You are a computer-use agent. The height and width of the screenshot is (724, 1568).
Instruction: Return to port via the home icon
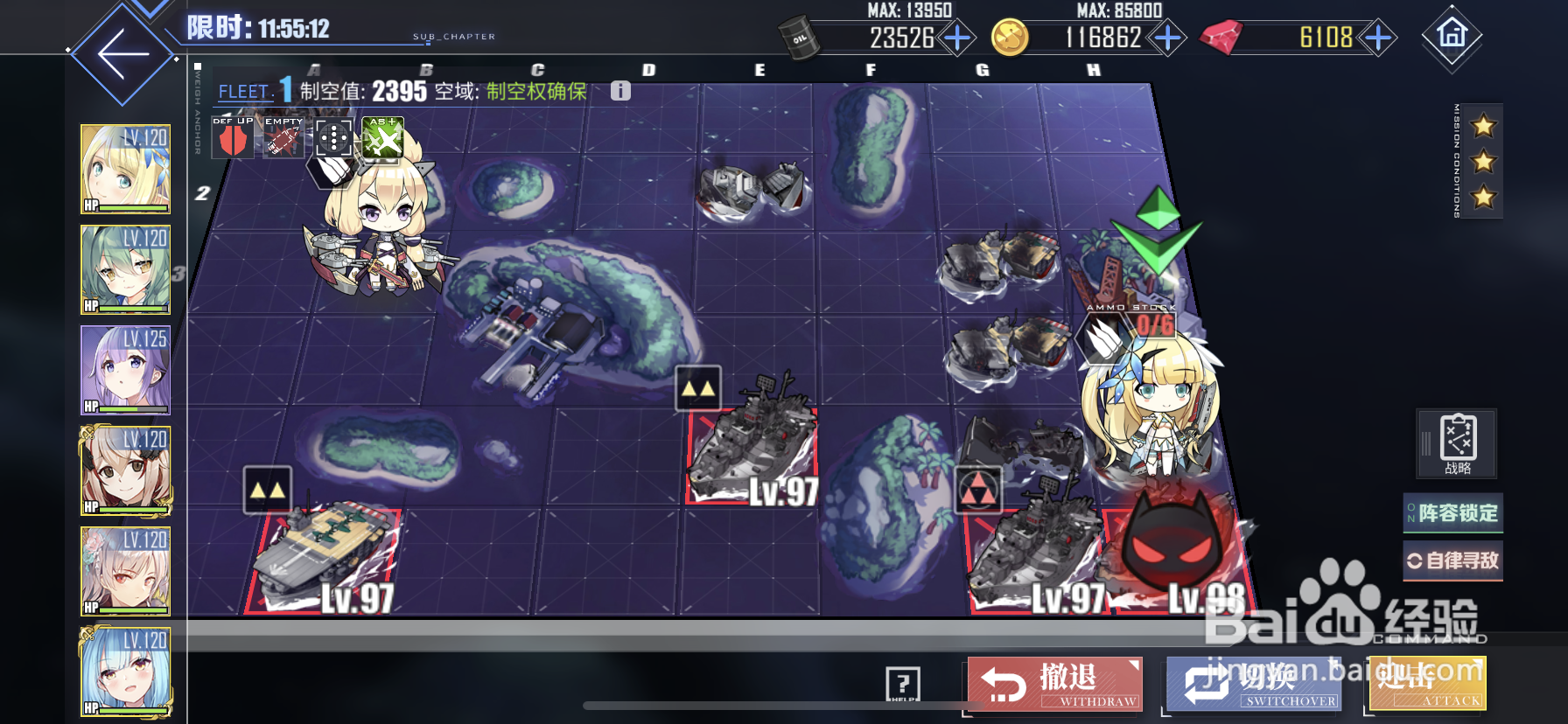point(1452,37)
